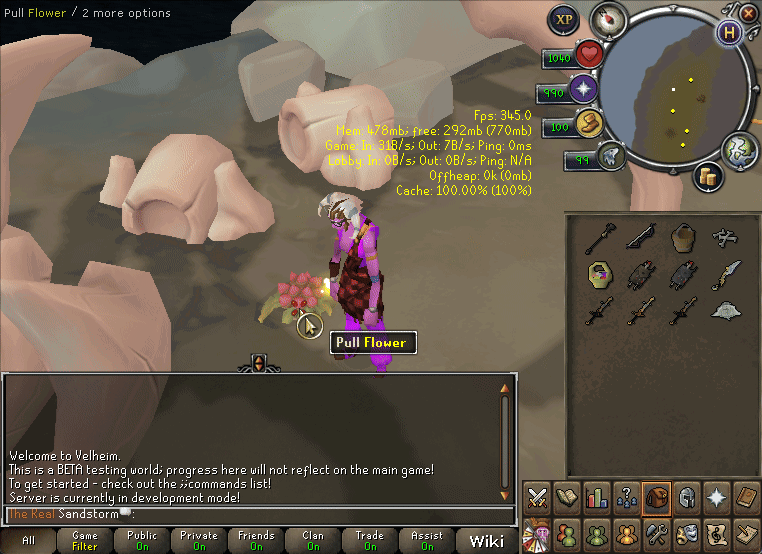Open the world map globe
This screenshot has width=762, height=554.
737,149
